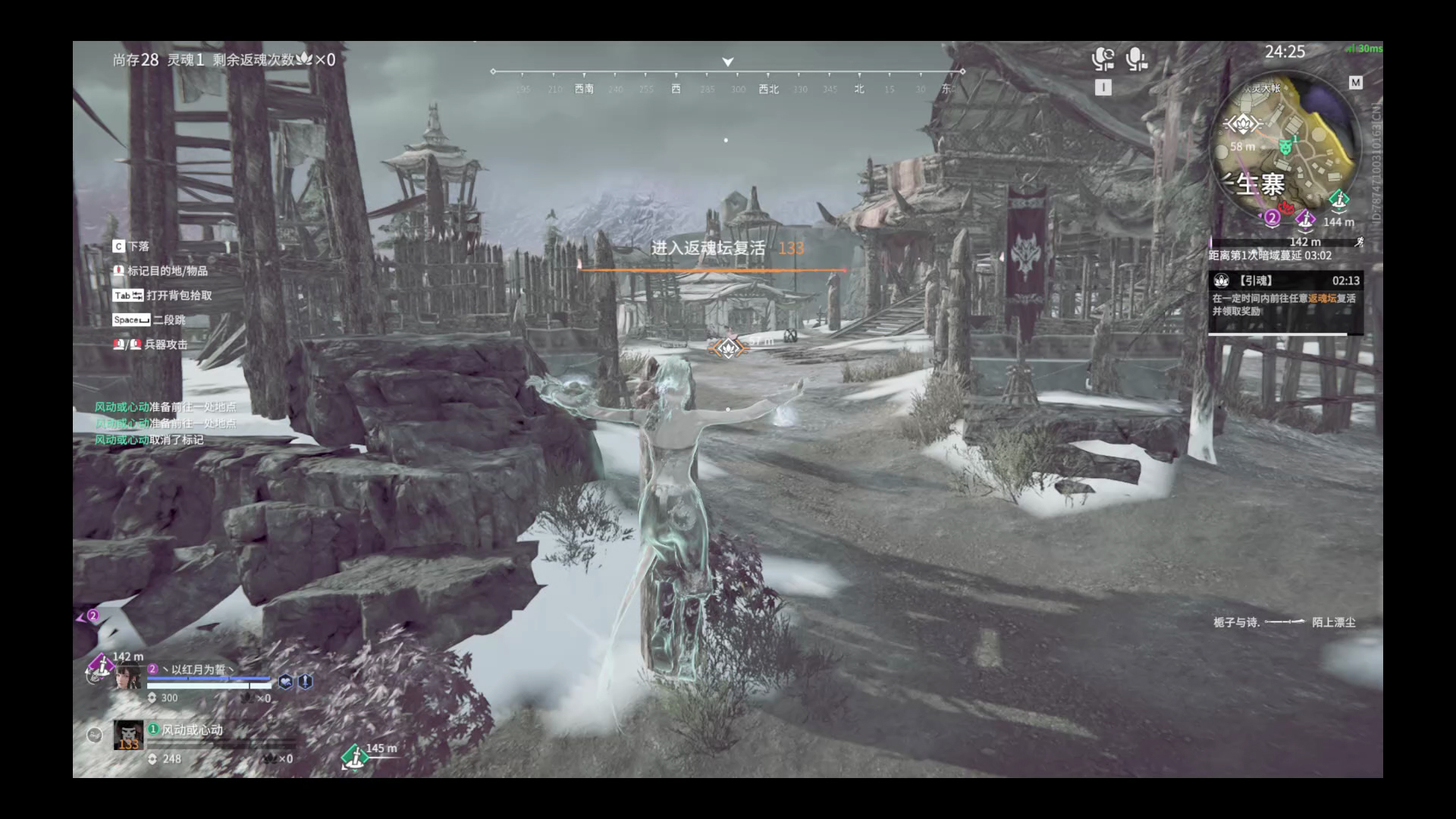Screen dimensions: 1456x819
Task: Click the green sword marker below minimap
Action: (1338, 200)
